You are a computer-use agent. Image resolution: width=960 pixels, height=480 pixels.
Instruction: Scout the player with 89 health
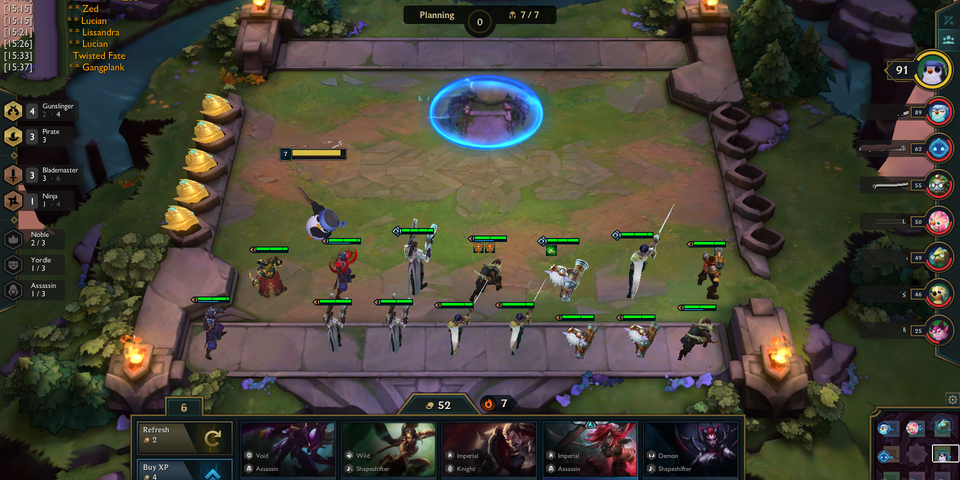[x=939, y=113]
